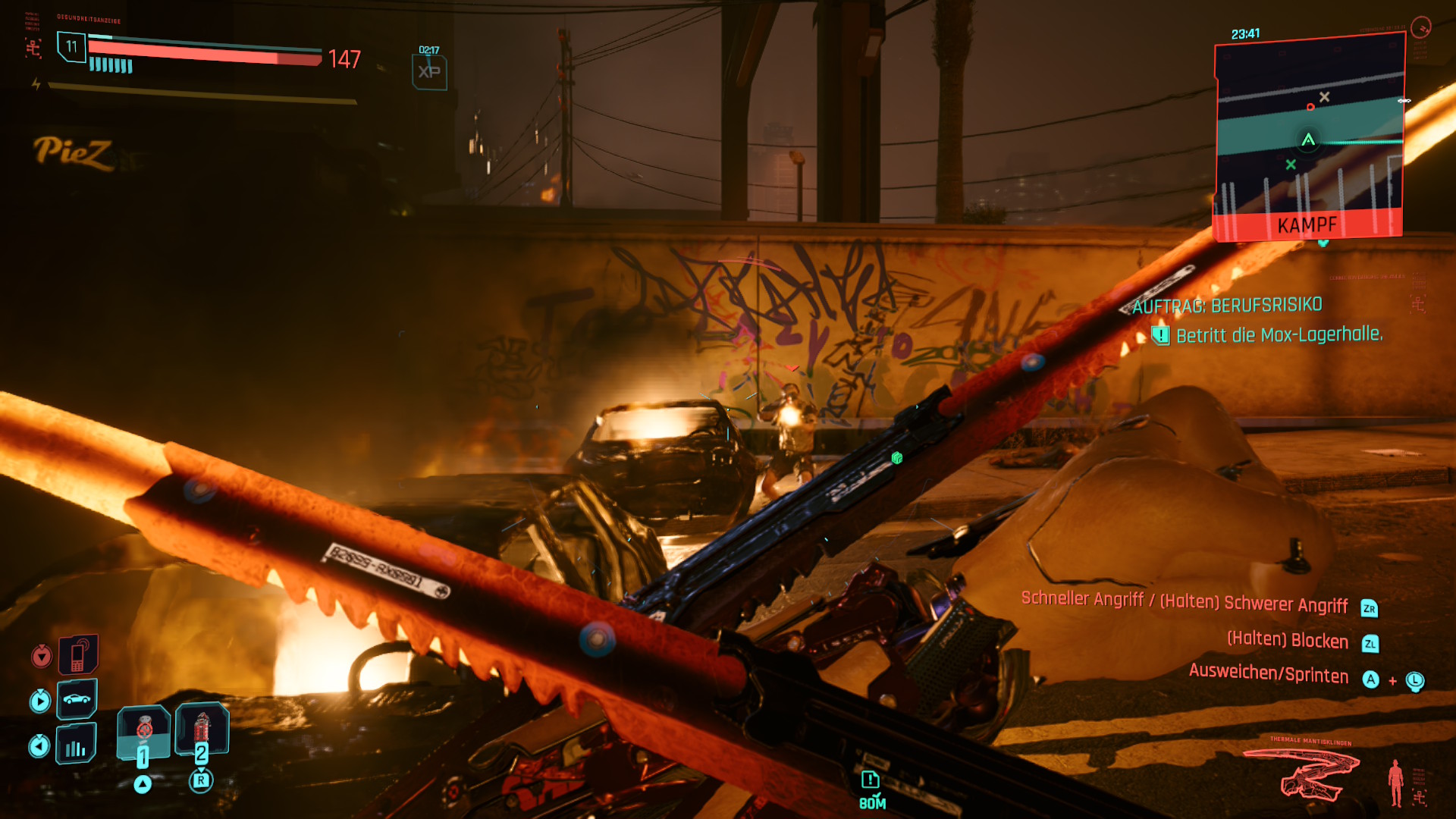Open the phone quick-access icon
1456x819 pixels.
point(78,654)
